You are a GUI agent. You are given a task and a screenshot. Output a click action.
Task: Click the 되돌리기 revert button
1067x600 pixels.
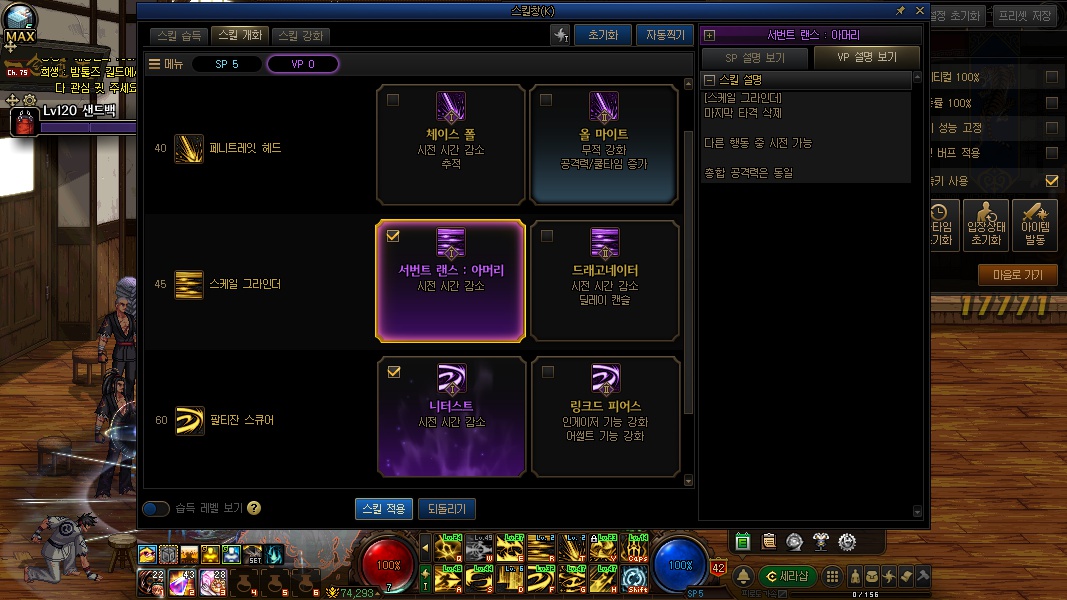(x=447, y=509)
